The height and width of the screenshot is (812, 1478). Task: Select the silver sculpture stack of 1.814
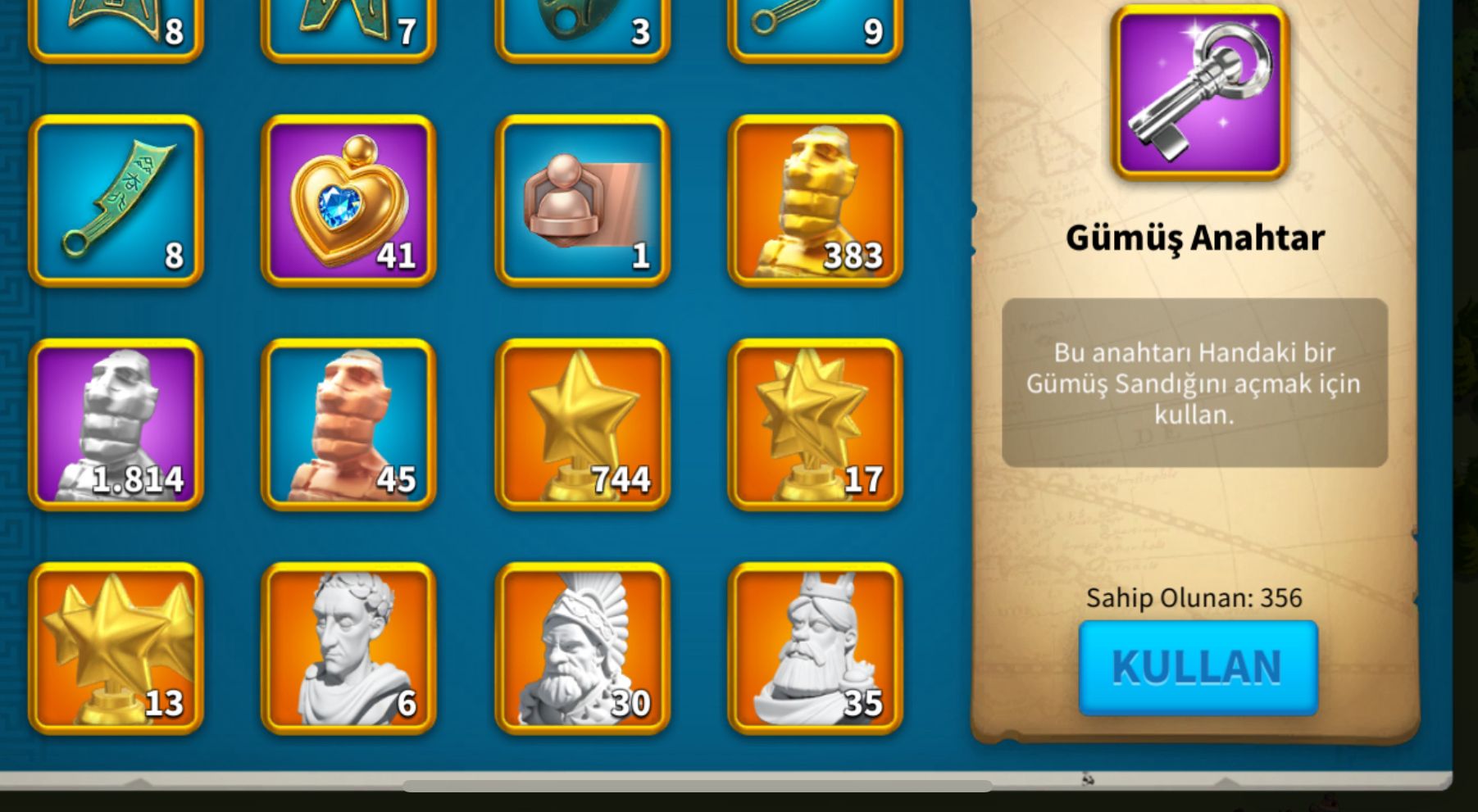[116, 424]
